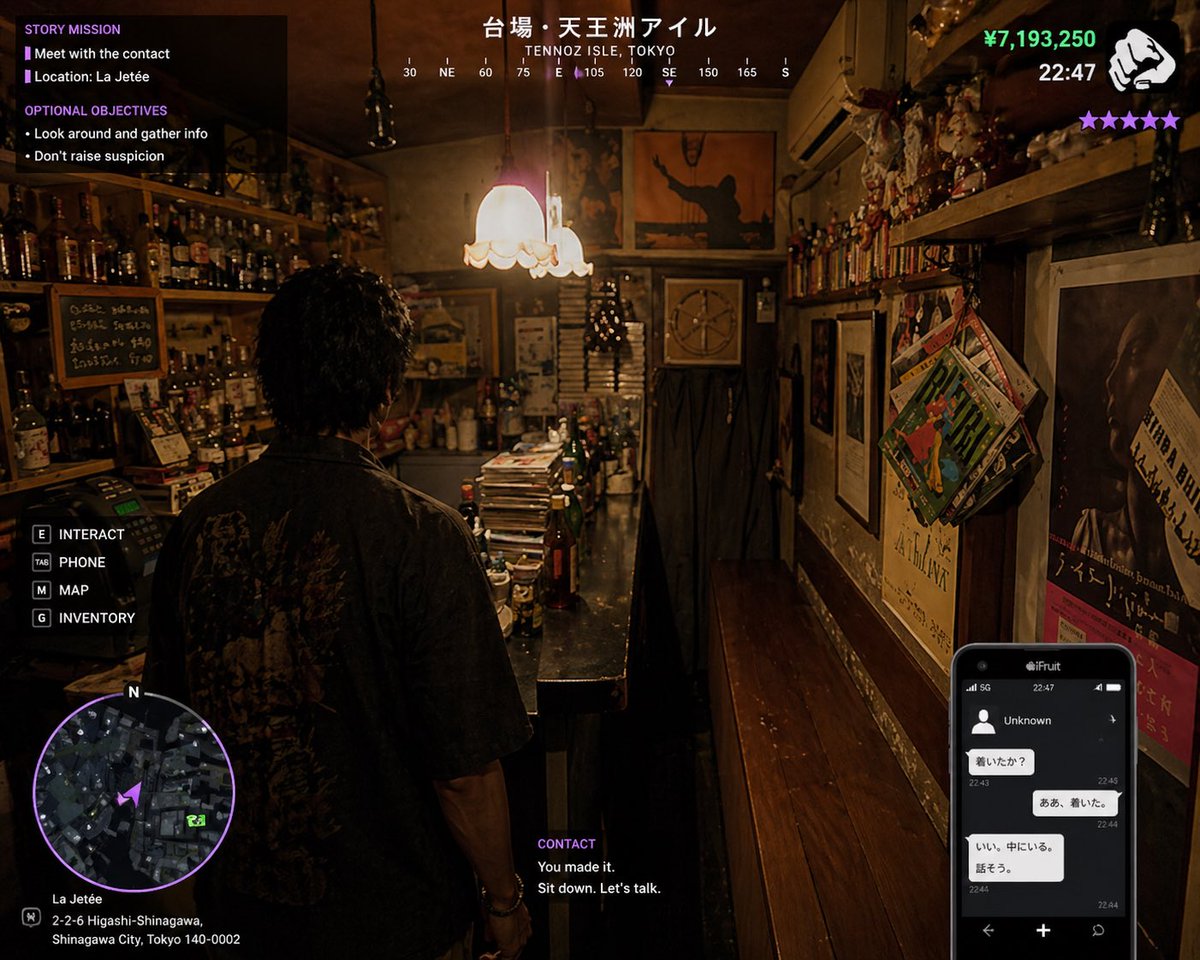Open the phone's chat bubble icon
Viewport: 1200px width, 960px height.
1098,930
